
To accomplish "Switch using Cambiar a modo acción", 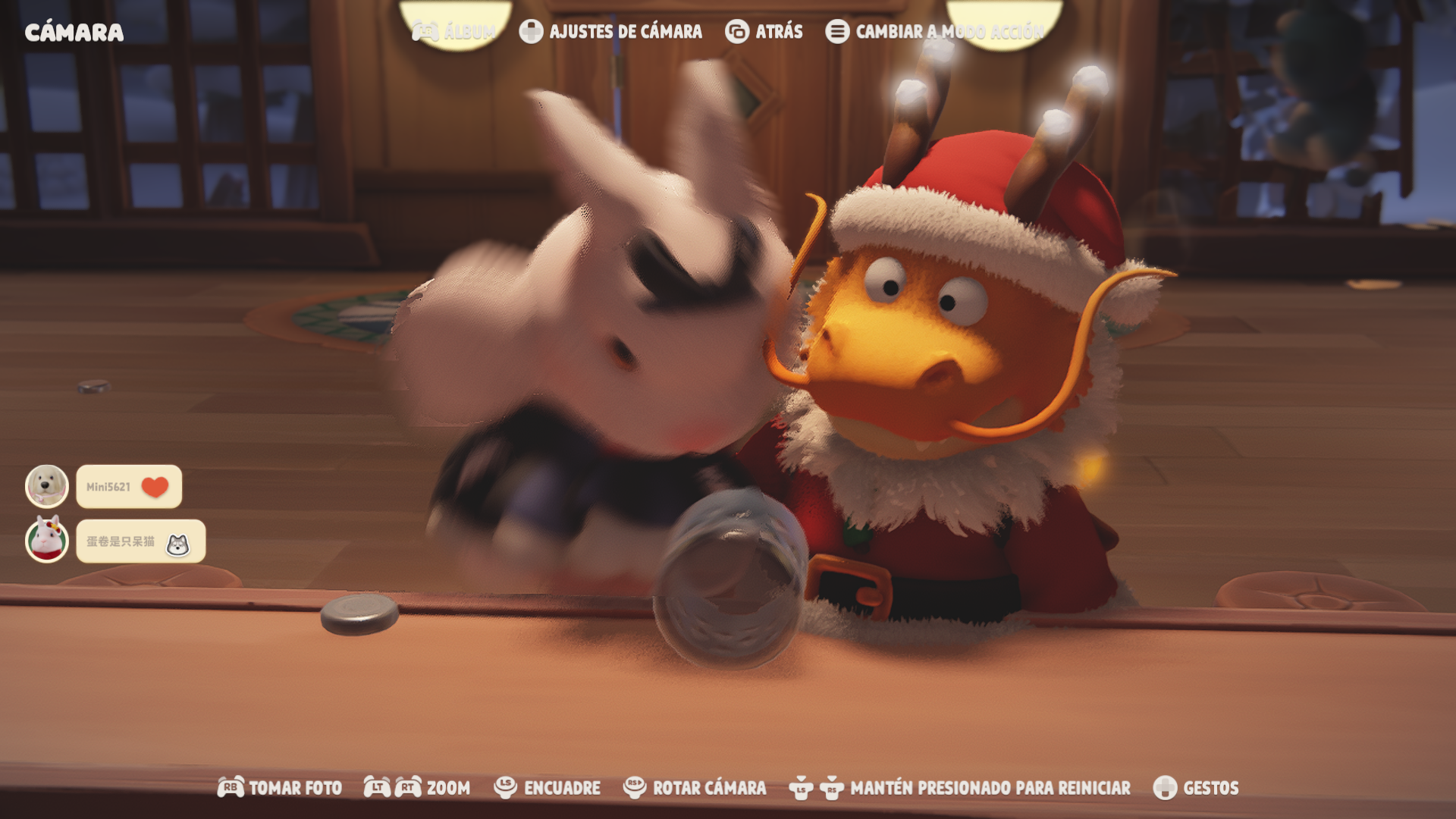I will (935, 32).
